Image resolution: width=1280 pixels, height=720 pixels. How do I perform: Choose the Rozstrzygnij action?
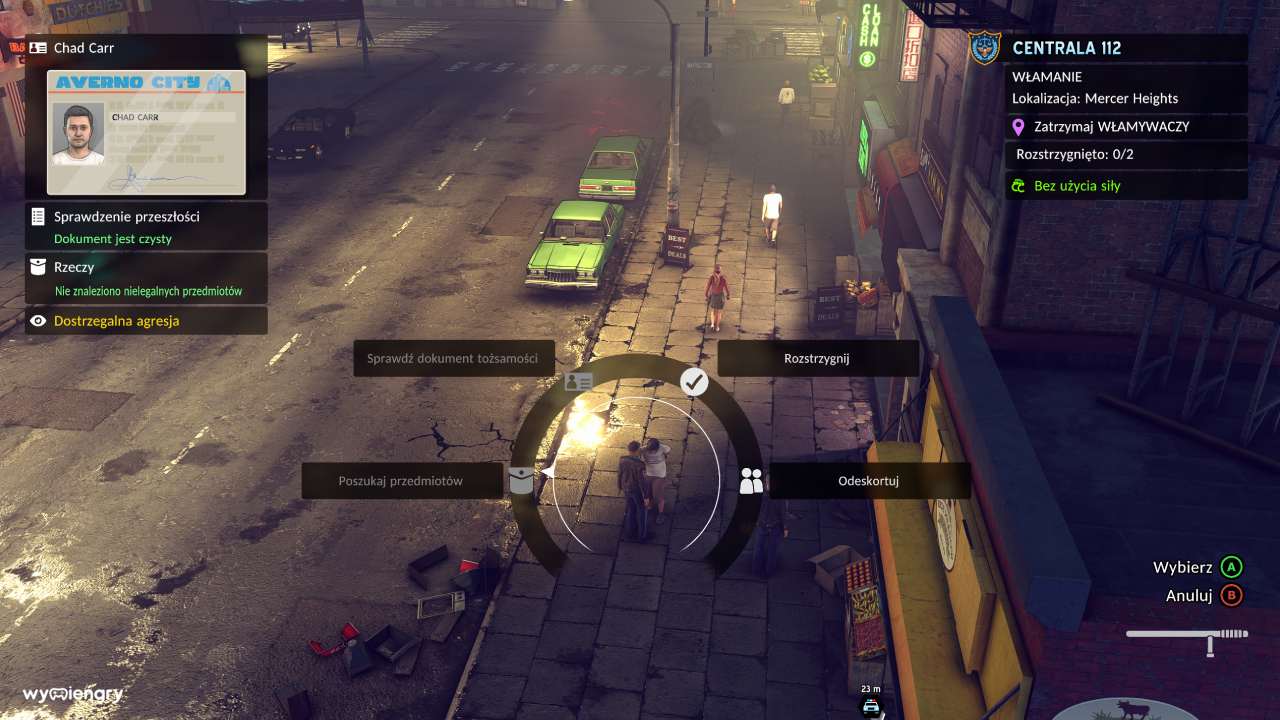coord(817,359)
